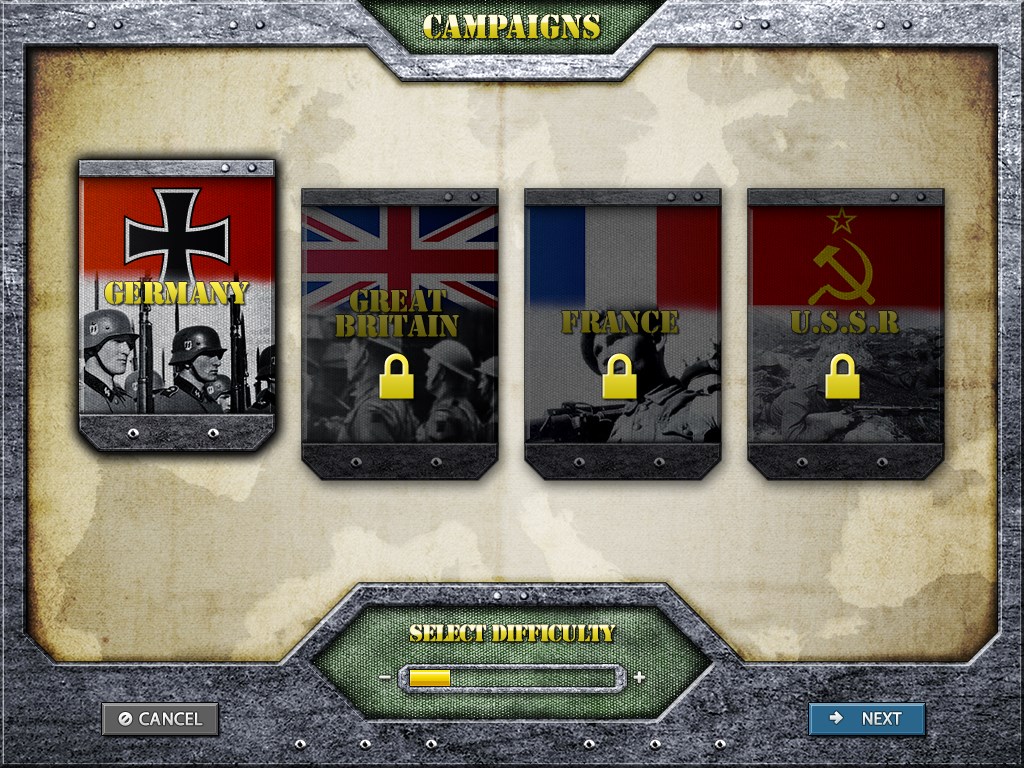
Task: Decrease difficulty with the minus button
Action: coord(385,678)
